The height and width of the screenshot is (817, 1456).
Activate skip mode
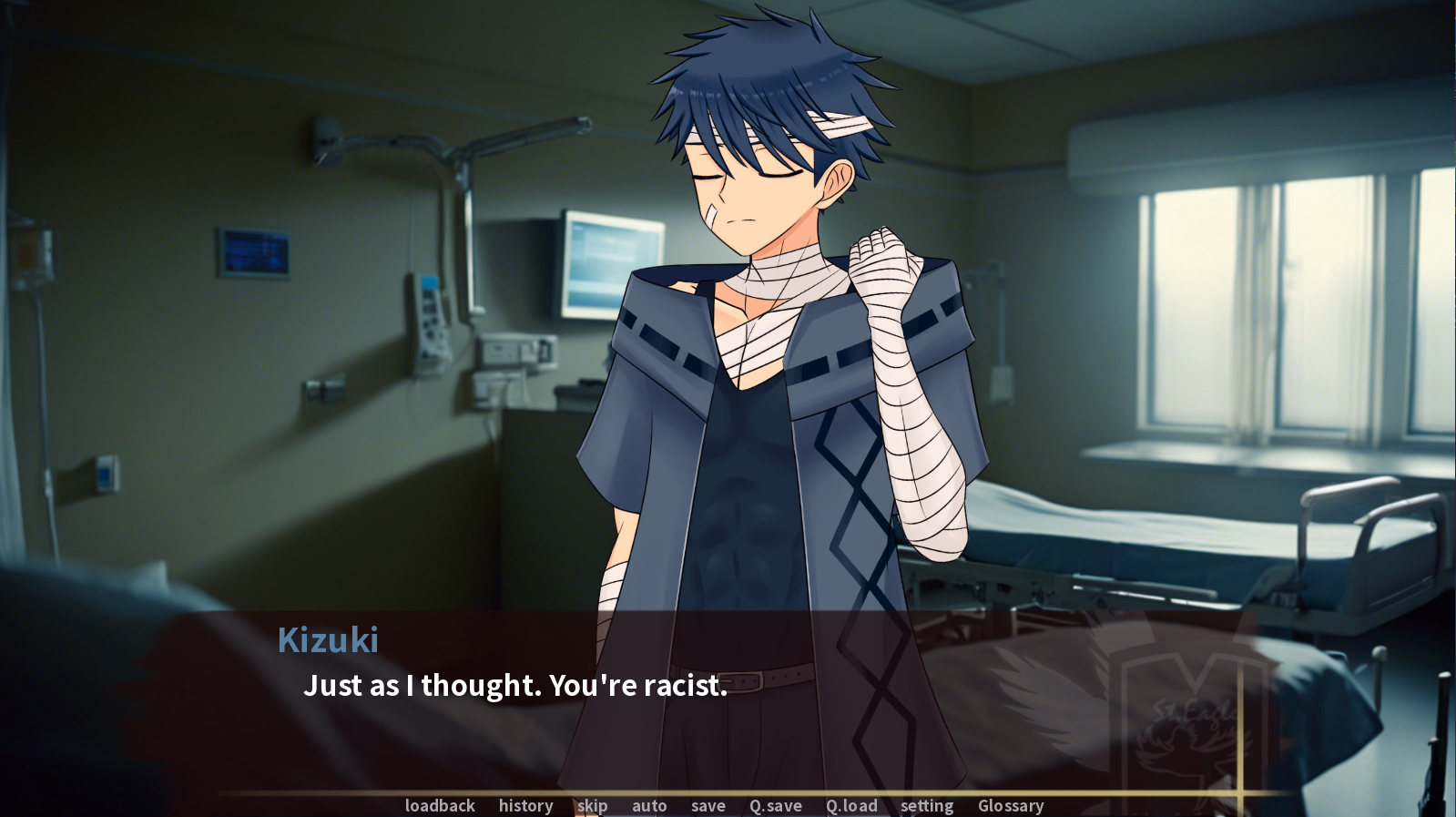pos(592,806)
